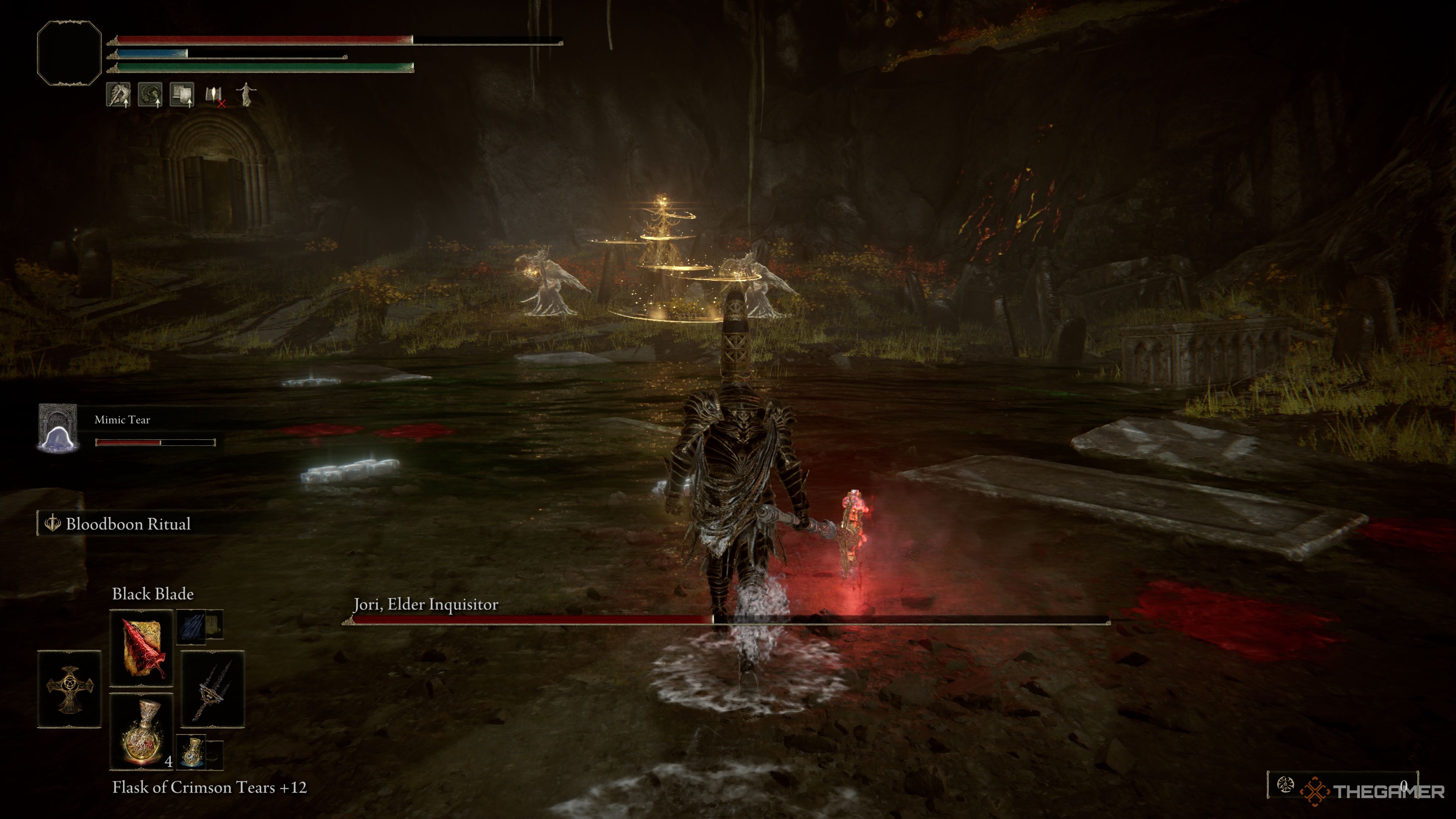Click the trident right-hand weapon icon
The image size is (1456, 819).
point(212,692)
